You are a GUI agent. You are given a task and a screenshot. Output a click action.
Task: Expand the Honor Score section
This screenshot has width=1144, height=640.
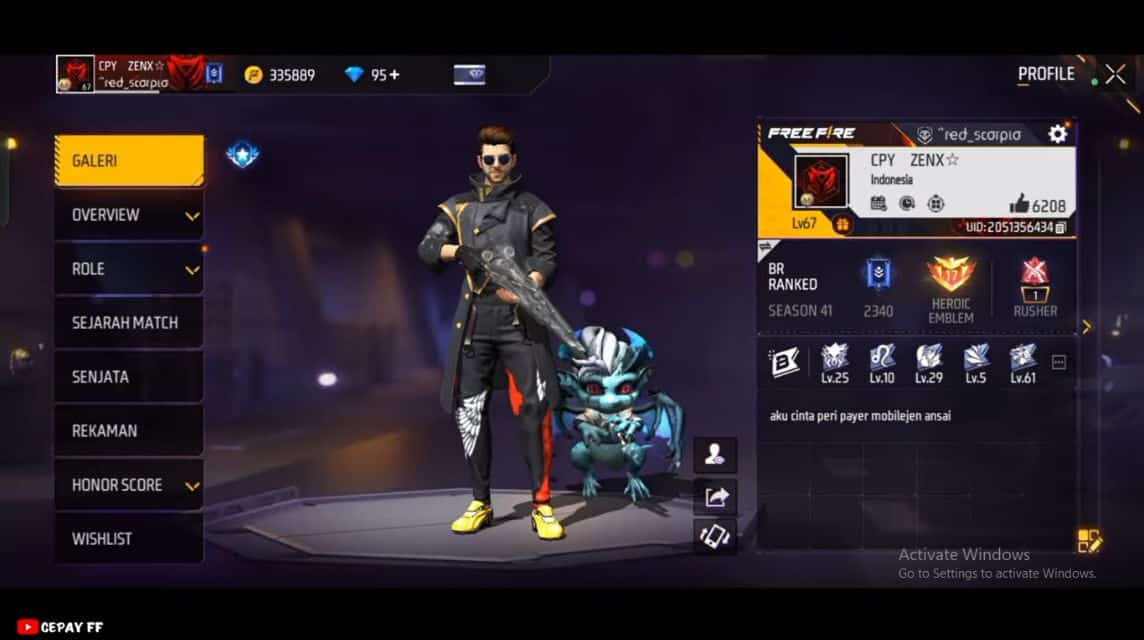(x=128, y=485)
